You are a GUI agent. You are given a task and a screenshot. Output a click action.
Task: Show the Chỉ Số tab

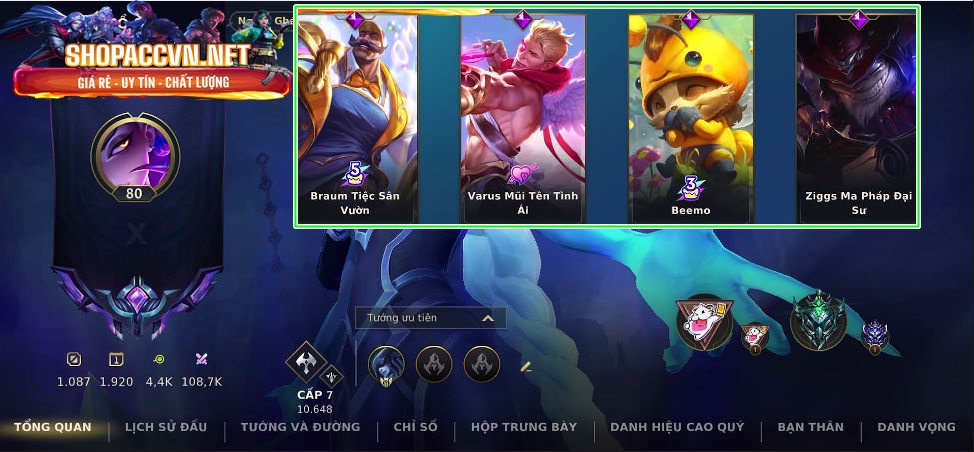(415, 428)
